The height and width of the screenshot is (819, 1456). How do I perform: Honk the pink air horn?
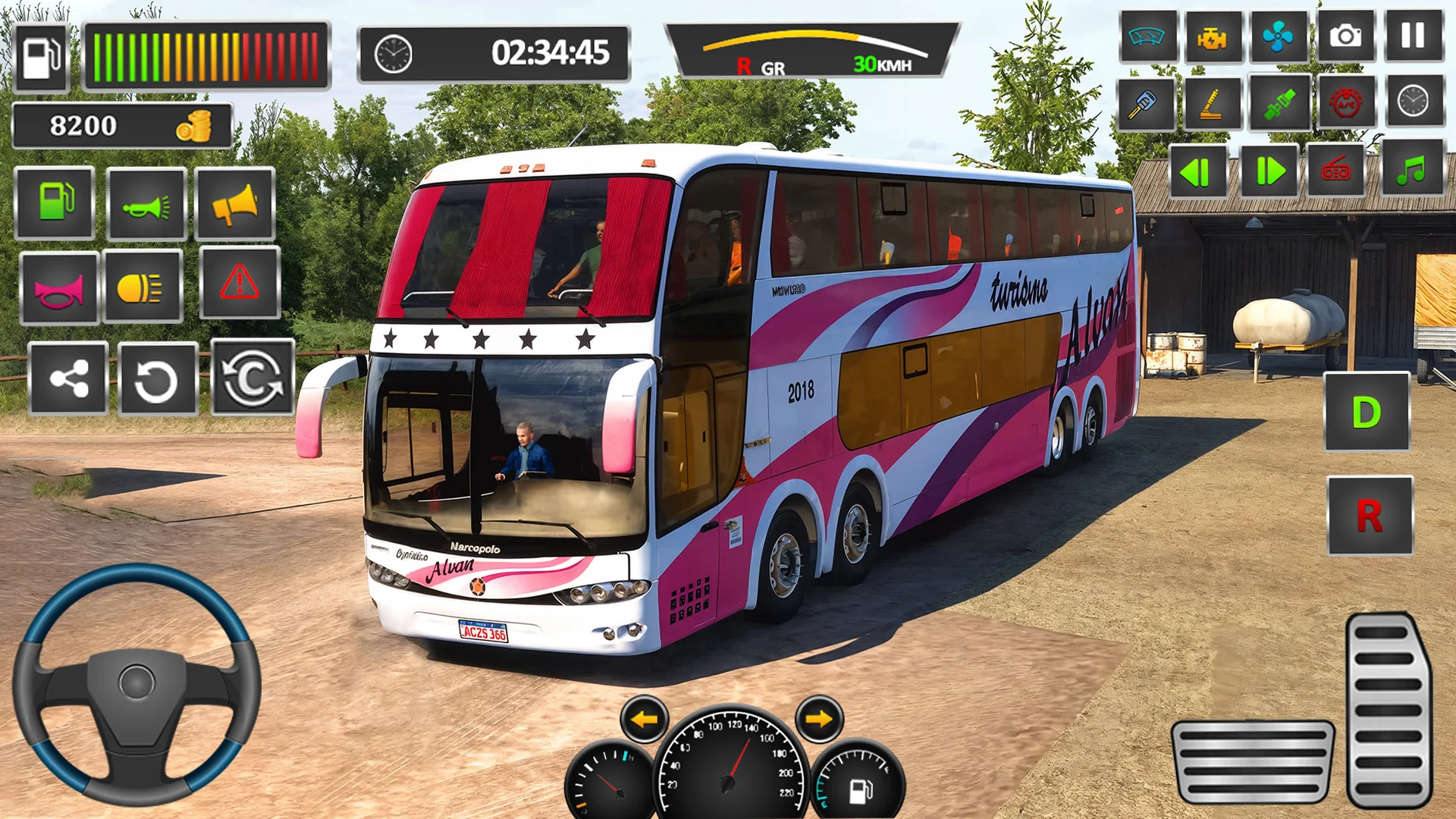pos(59,288)
